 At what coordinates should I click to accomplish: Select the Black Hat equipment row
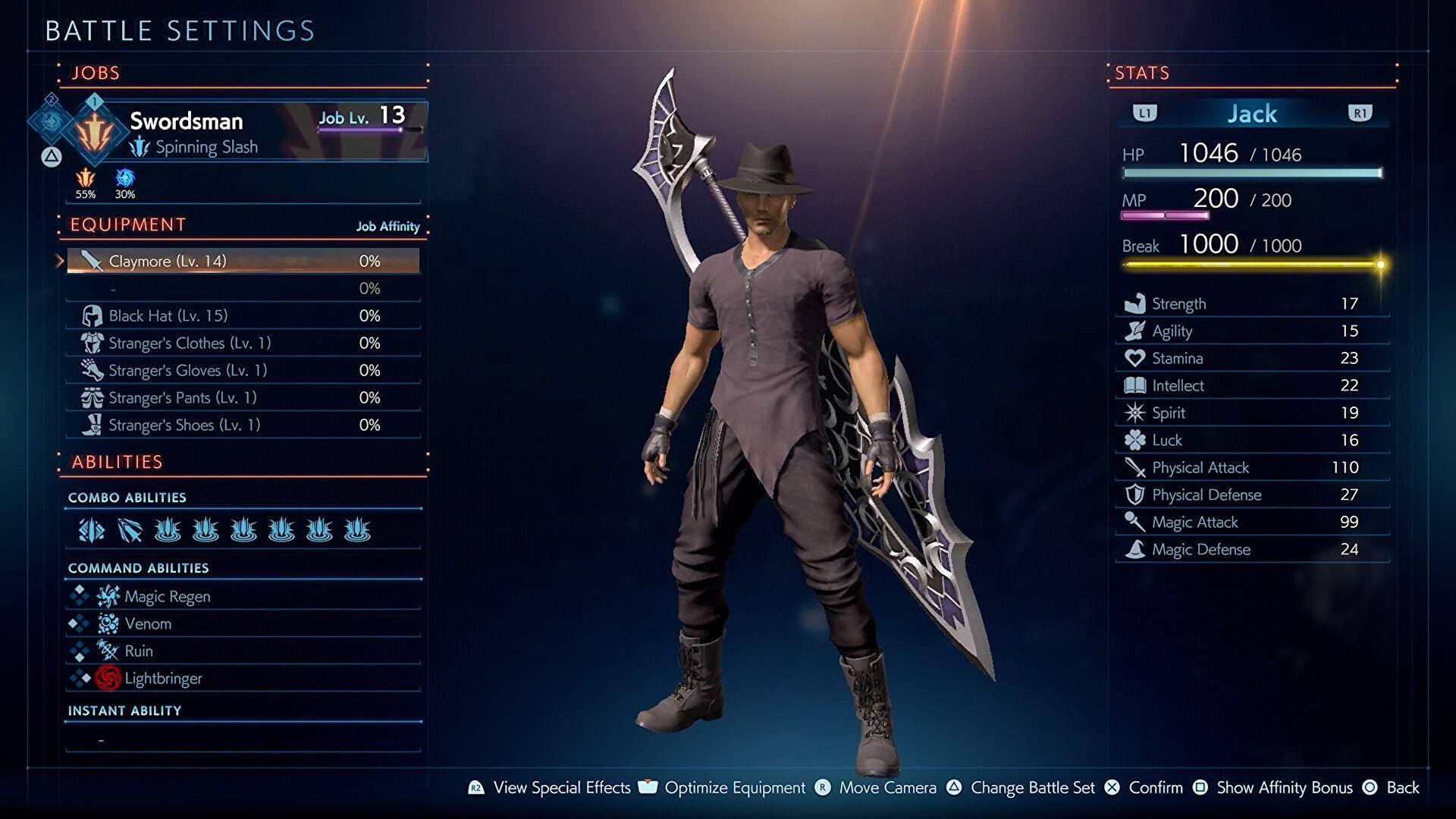(x=243, y=315)
